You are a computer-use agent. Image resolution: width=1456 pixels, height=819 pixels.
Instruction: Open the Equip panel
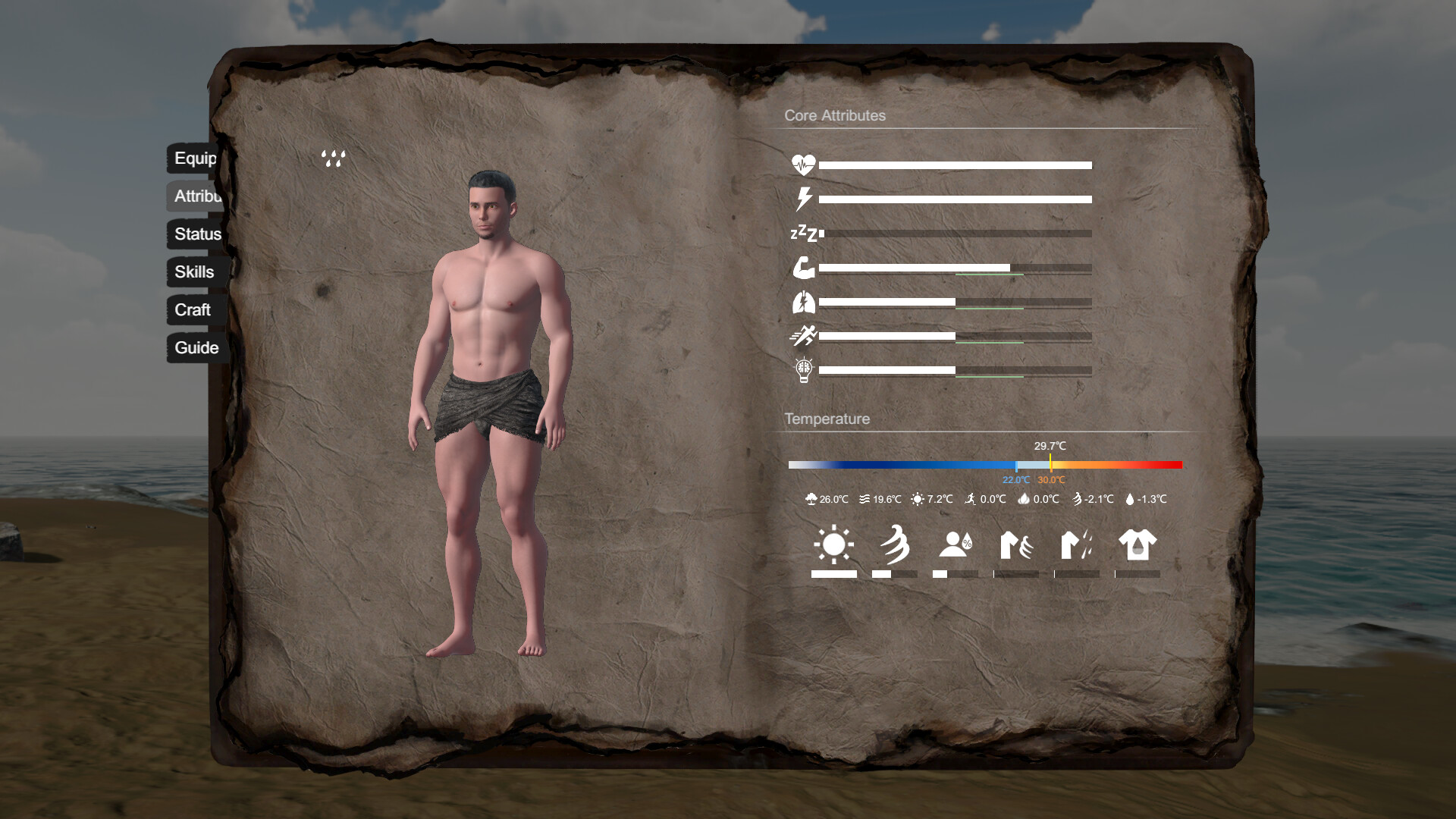193,159
